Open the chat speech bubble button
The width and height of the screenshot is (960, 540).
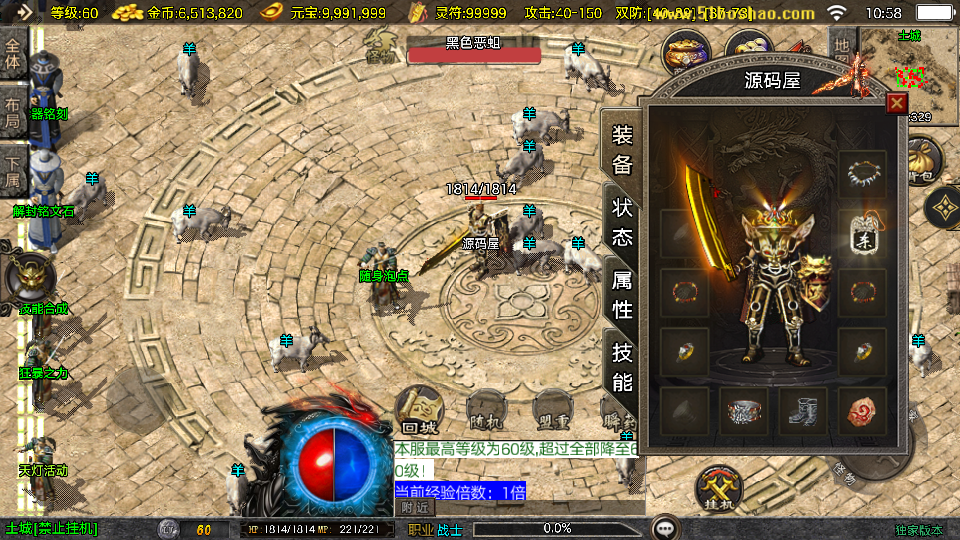pos(664,528)
